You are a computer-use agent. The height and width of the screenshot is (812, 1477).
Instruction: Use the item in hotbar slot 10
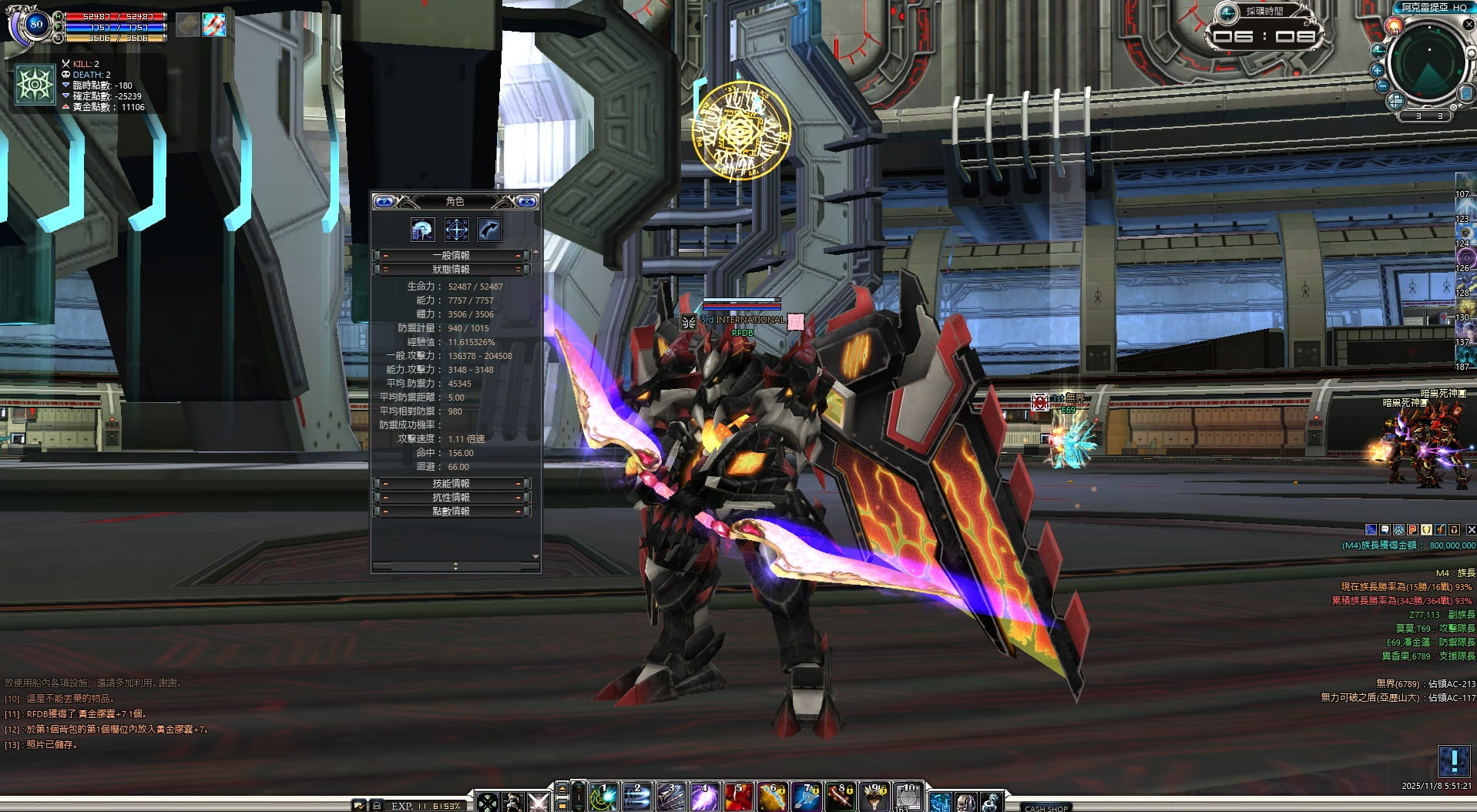coord(908,797)
